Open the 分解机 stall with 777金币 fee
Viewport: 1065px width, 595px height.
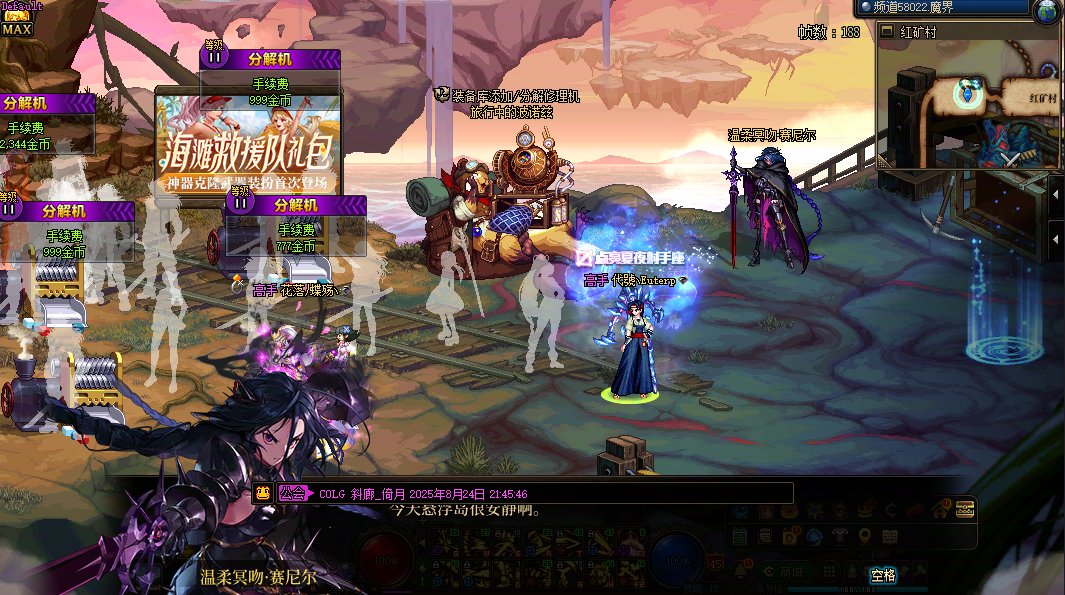pos(296,230)
